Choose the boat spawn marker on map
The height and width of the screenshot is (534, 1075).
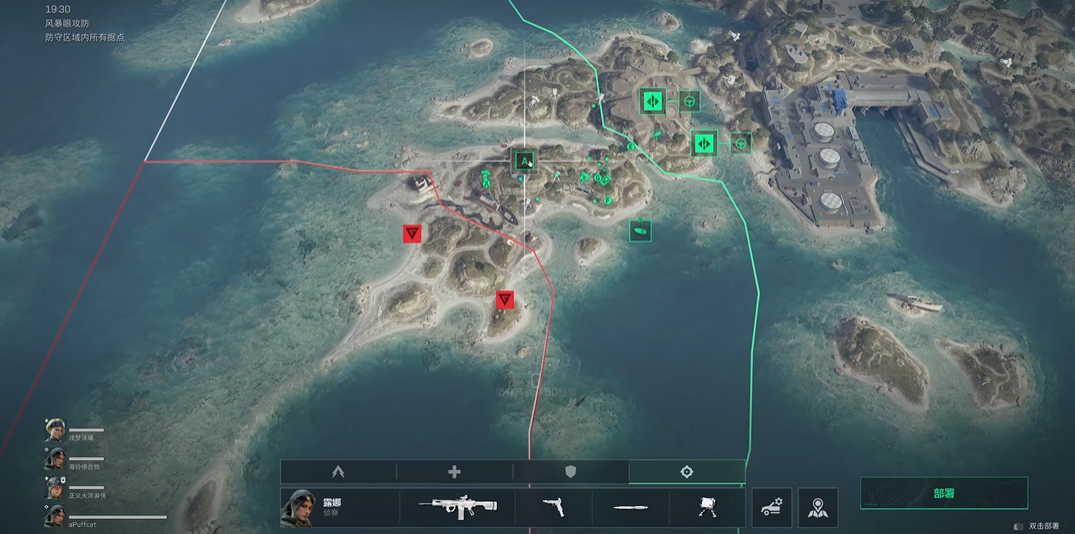click(x=640, y=231)
